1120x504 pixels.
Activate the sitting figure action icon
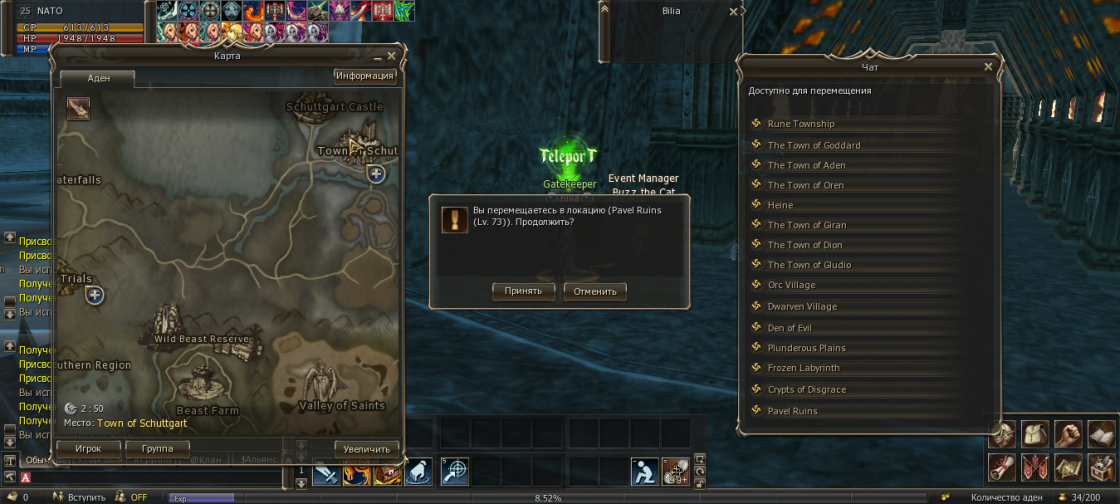[643, 470]
